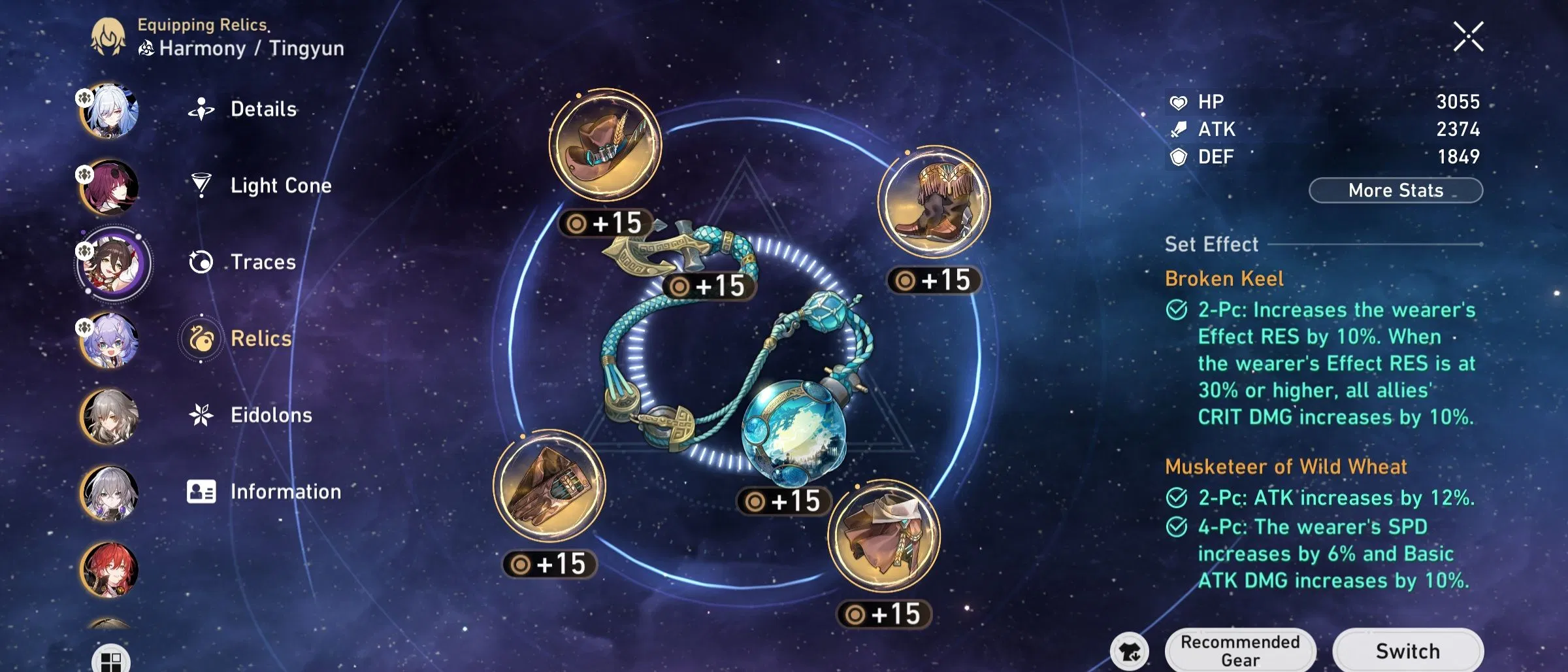Select Kafka's portrait in the sidebar
This screenshot has width=1568, height=672.
[x=112, y=186]
